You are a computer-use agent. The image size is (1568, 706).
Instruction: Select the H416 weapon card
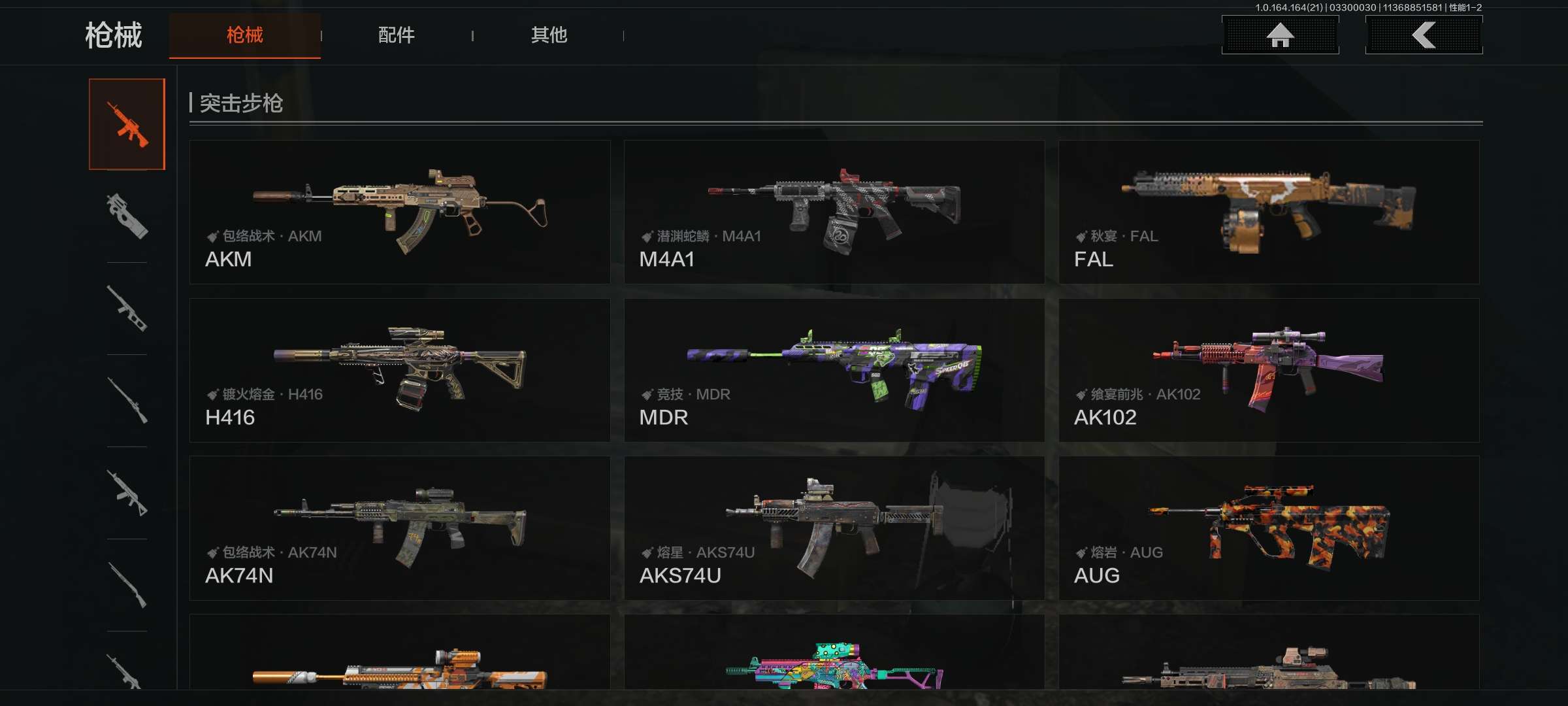coord(400,370)
